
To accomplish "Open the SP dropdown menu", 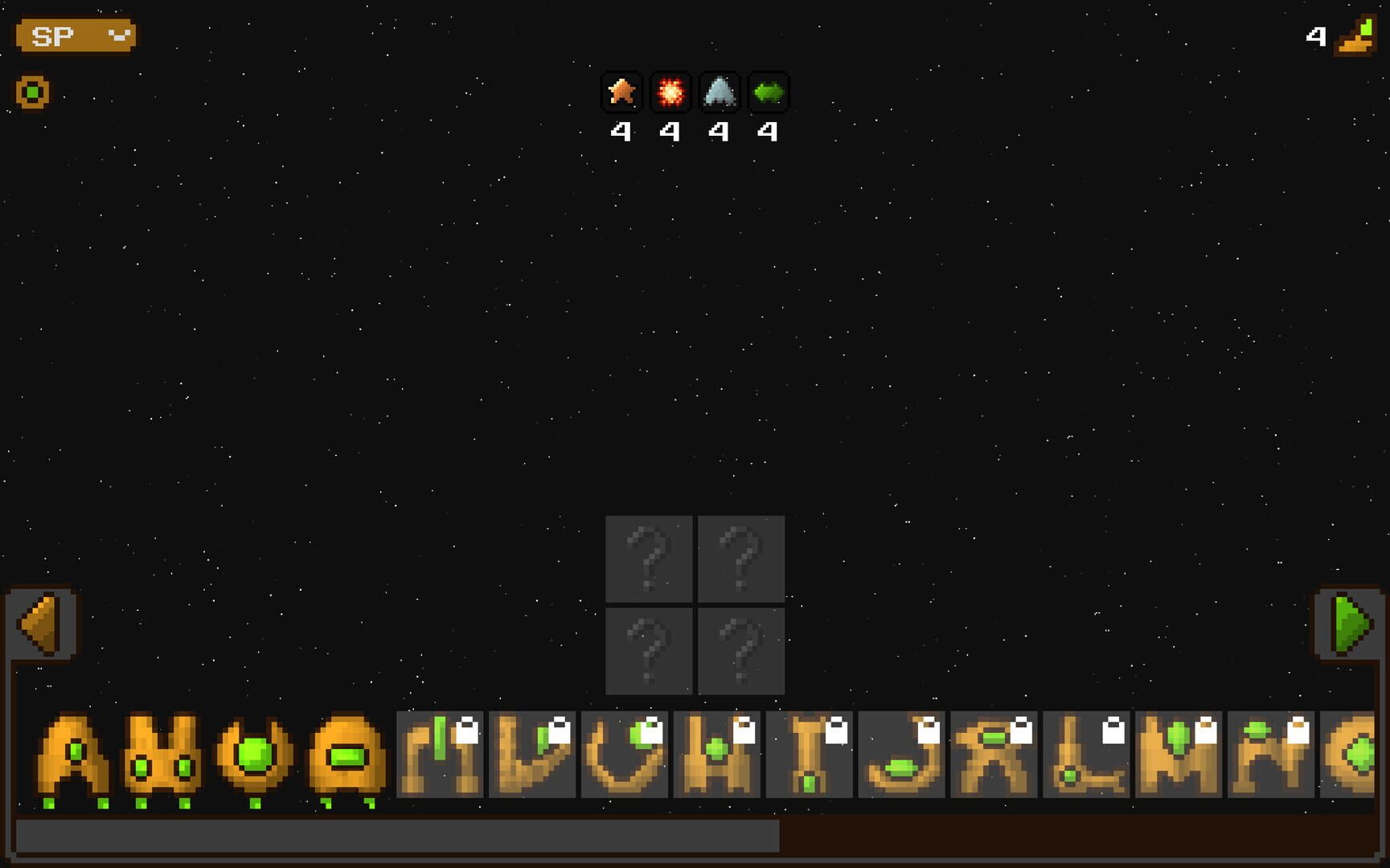I will (x=75, y=35).
